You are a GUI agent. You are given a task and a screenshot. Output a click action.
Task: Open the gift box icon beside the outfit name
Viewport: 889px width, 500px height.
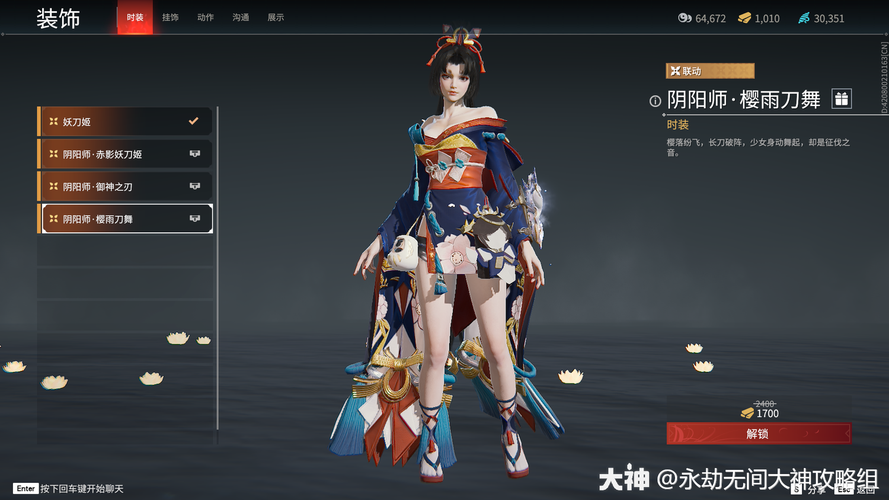[x=842, y=98]
